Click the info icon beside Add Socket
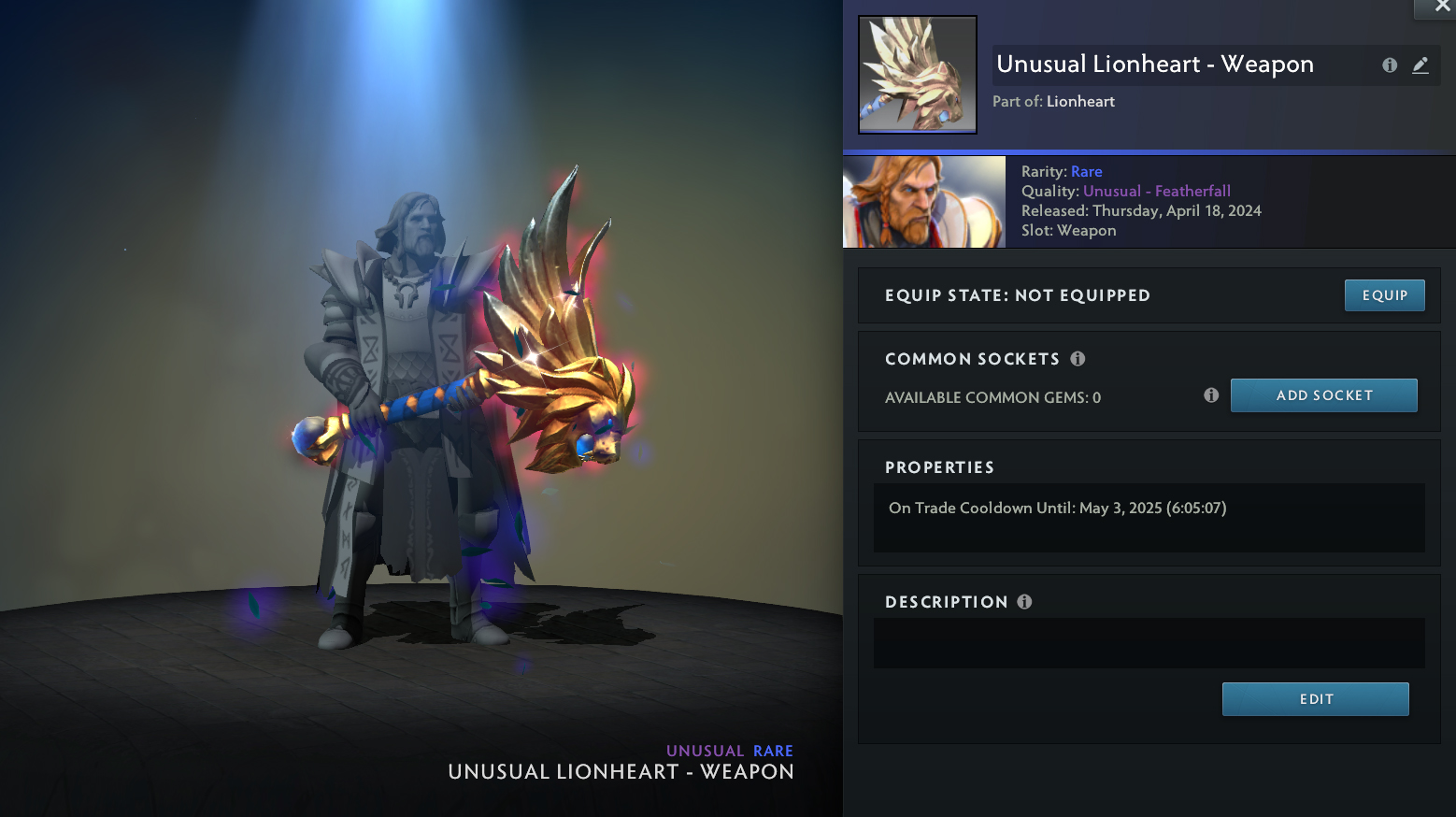Screen dimensions: 1456x817 pyautogui.click(x=1211, y=395)
